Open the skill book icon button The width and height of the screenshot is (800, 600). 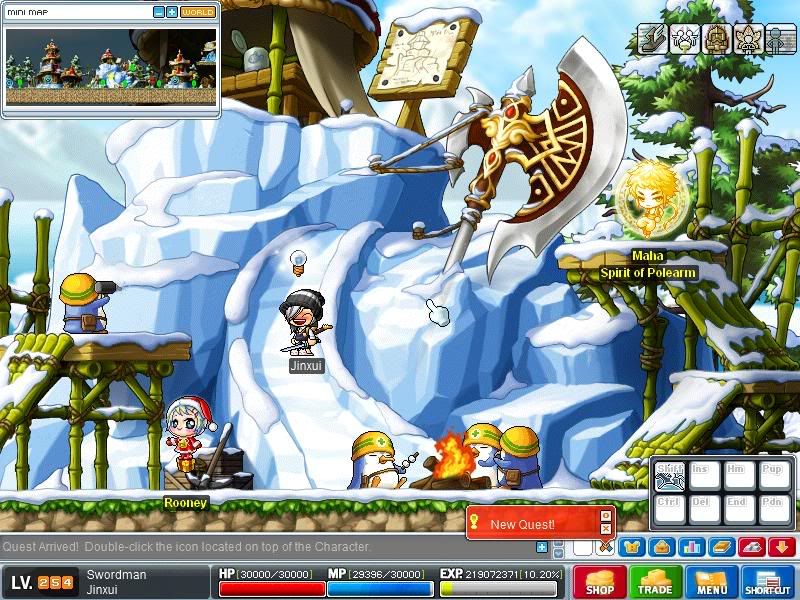[721, 547]
